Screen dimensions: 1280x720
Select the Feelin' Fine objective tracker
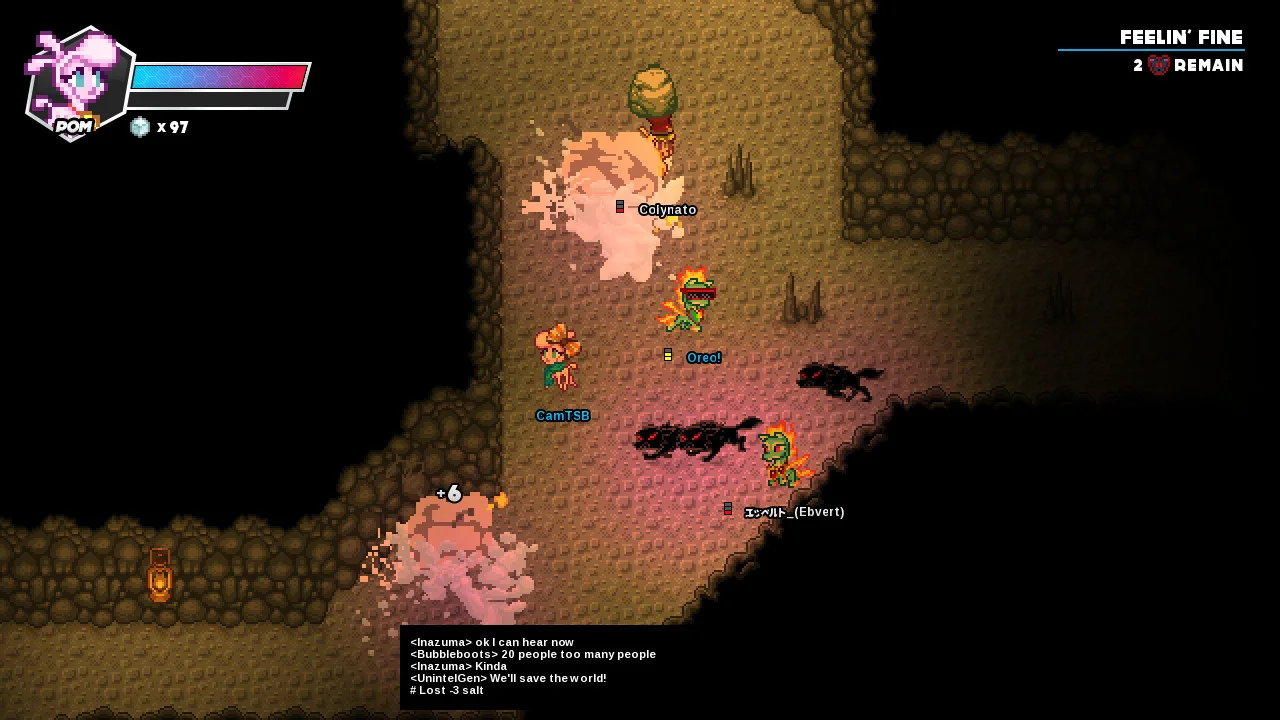tap(1179, 39)
